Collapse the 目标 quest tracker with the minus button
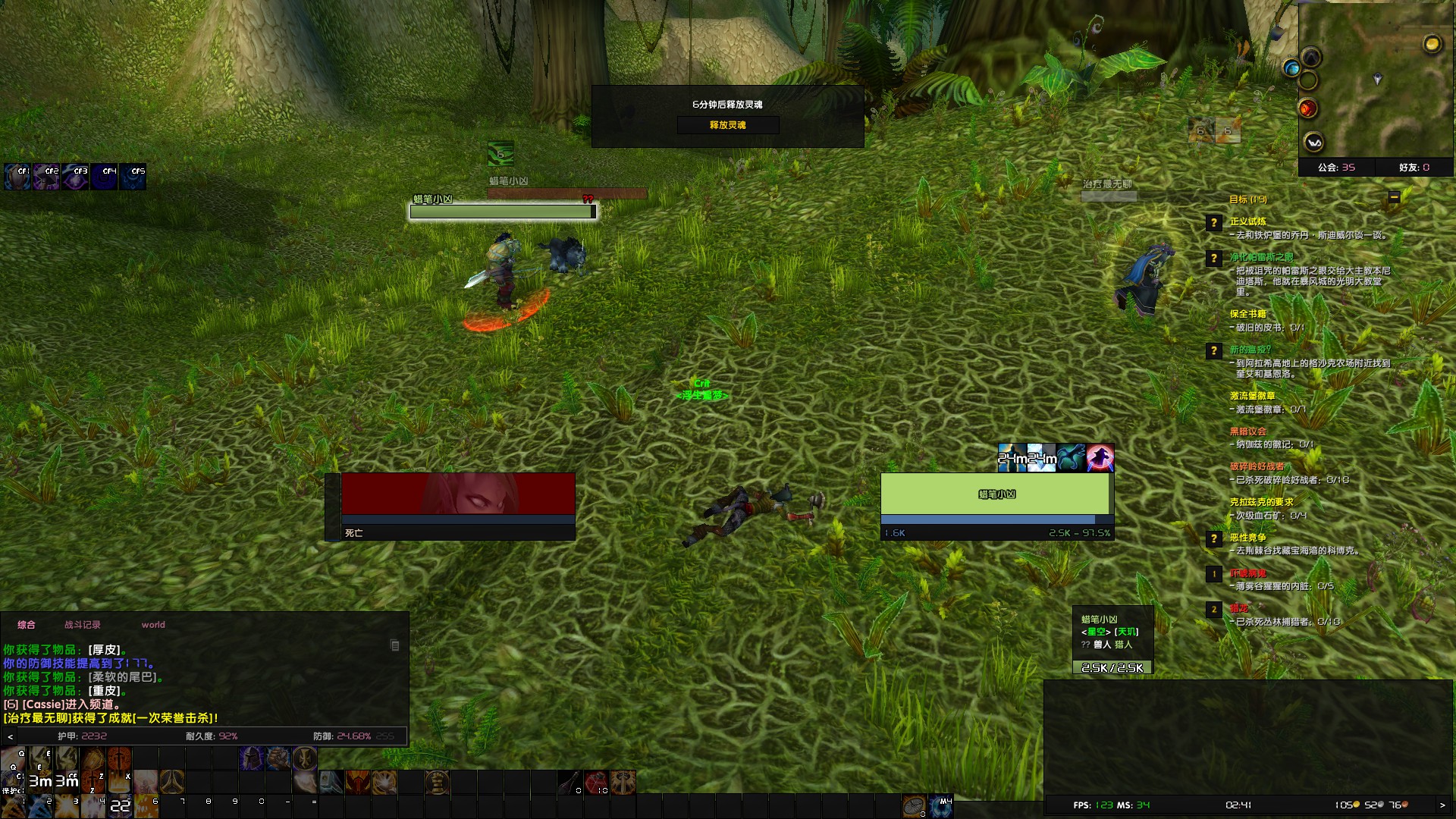1456x819 pixels. [1394, 197]
